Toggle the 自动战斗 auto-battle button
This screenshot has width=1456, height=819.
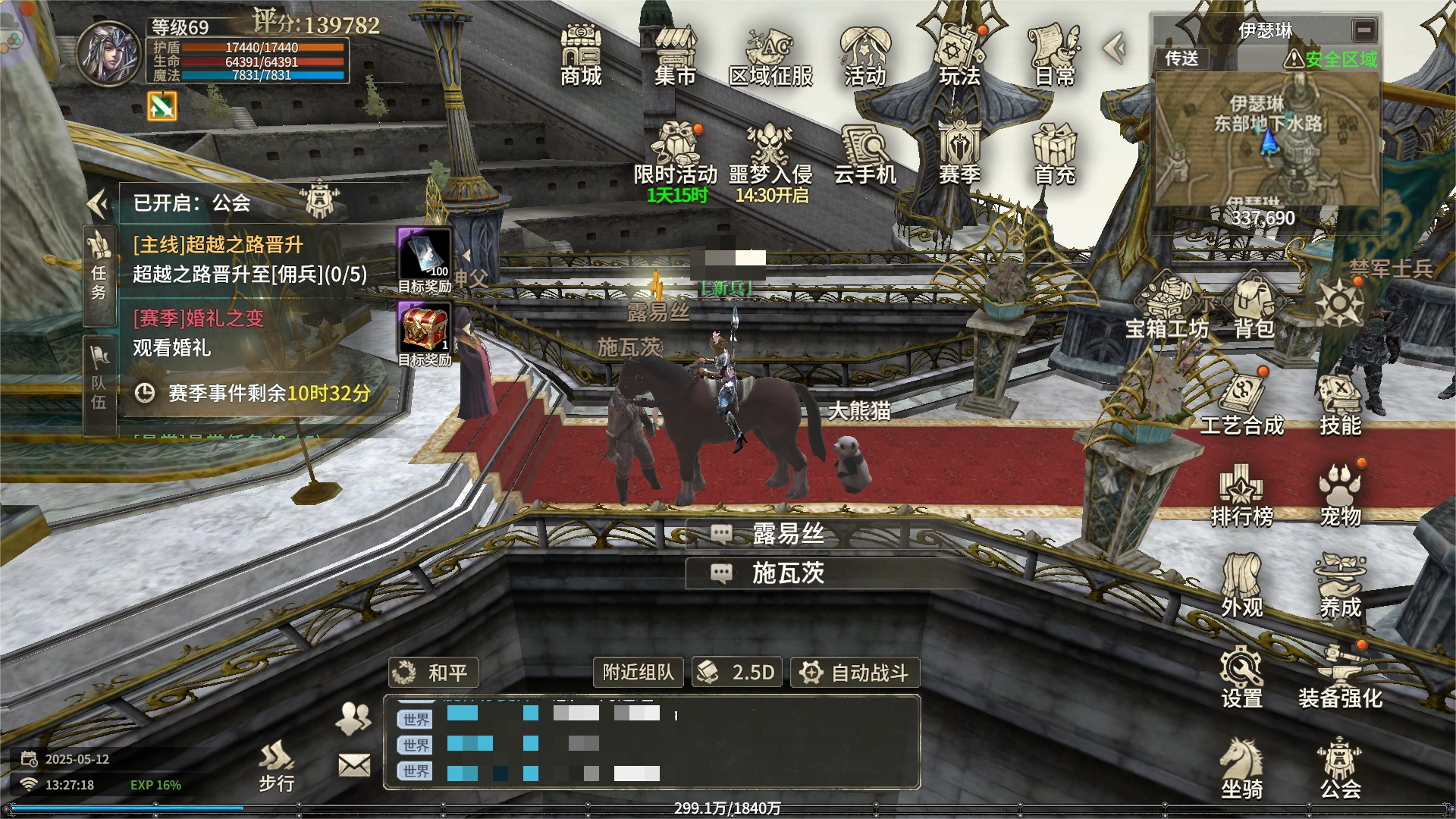point(855,673)
